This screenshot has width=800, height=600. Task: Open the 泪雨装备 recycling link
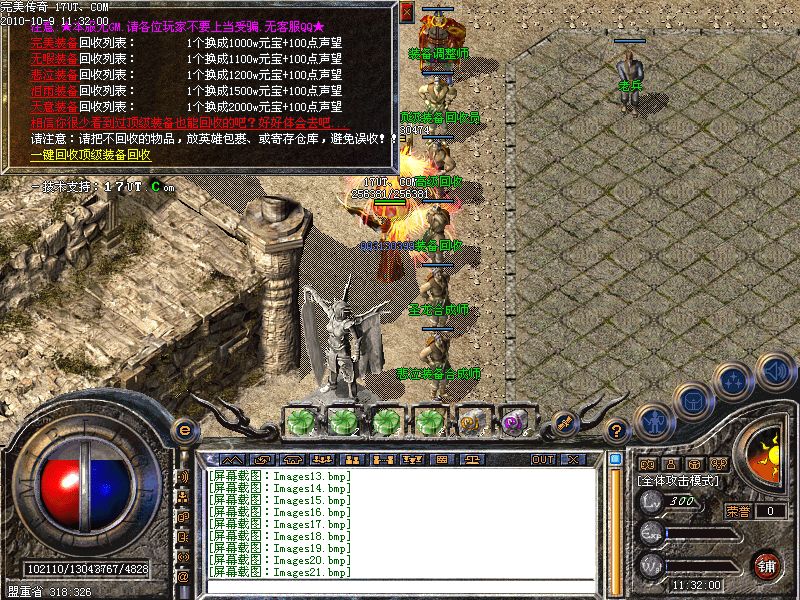coord(54,91)
